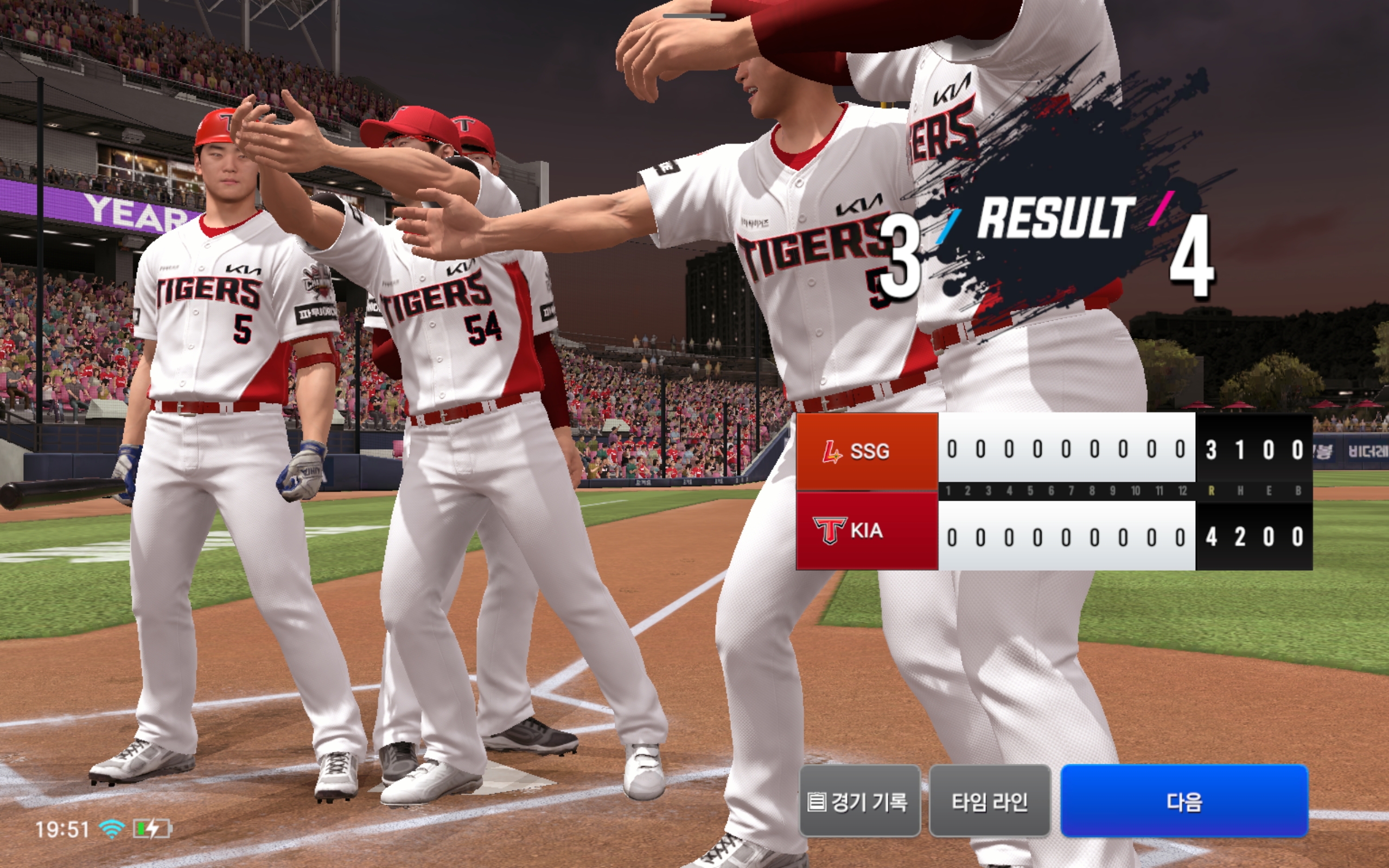Show the 타임 라인 timeline
Image resolution: width=1389 pixels, height=868 pixels.
coord(990,801)
